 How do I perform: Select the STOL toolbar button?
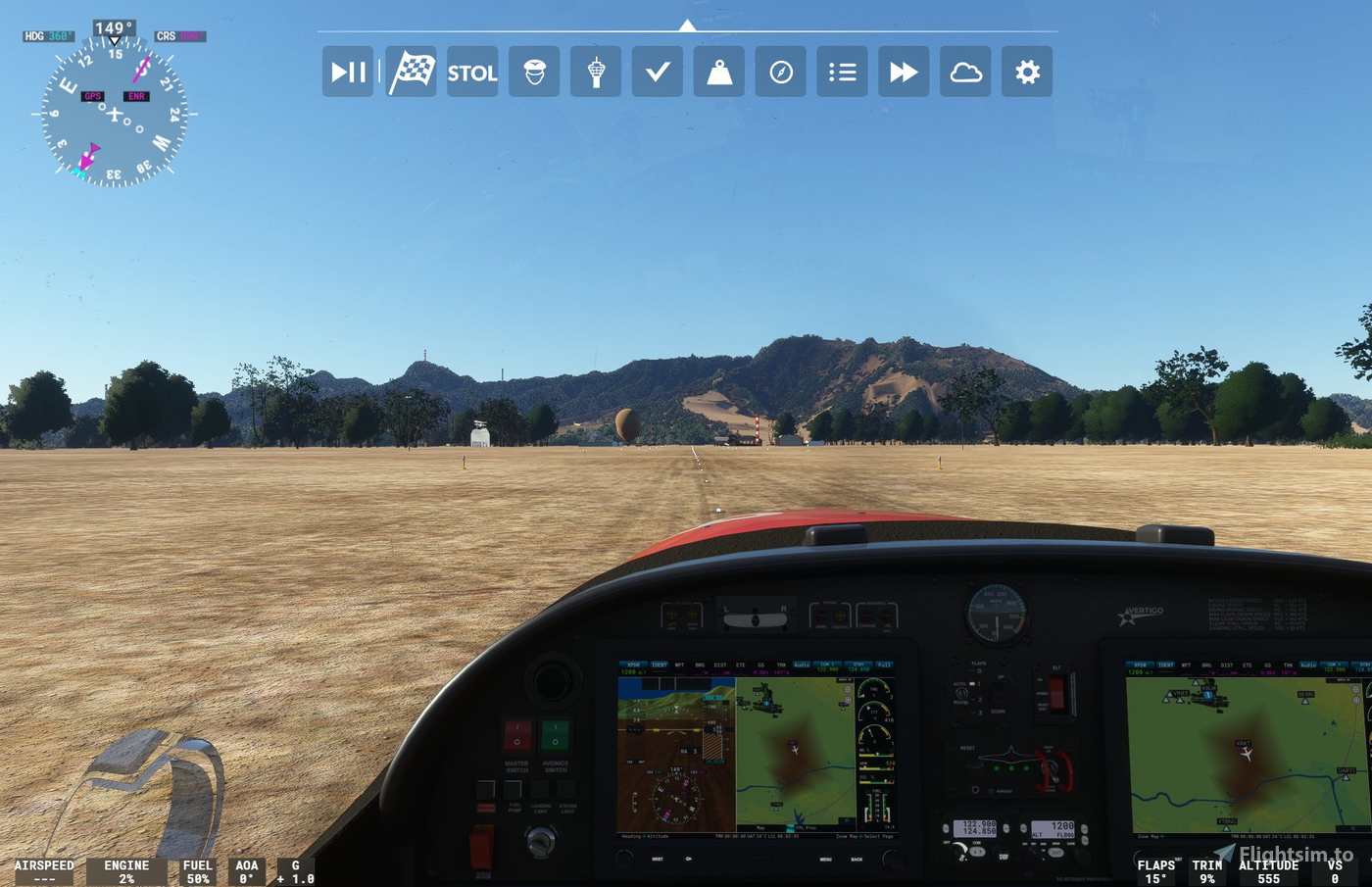point(472,72)
